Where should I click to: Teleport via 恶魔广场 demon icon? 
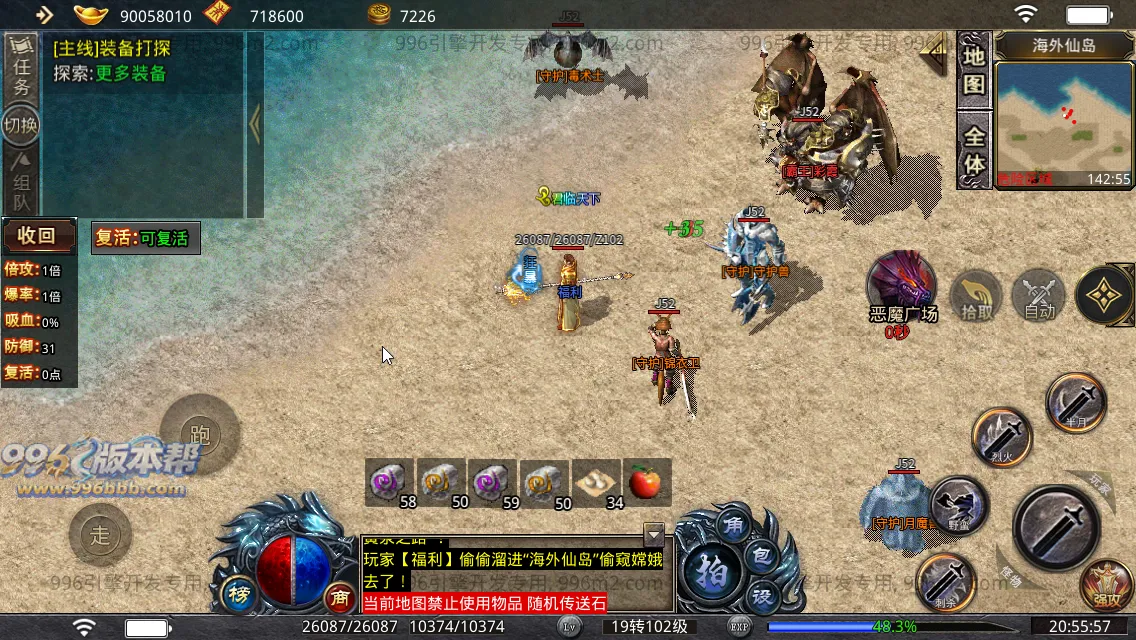pyautogui.click(x=902, y=284)
